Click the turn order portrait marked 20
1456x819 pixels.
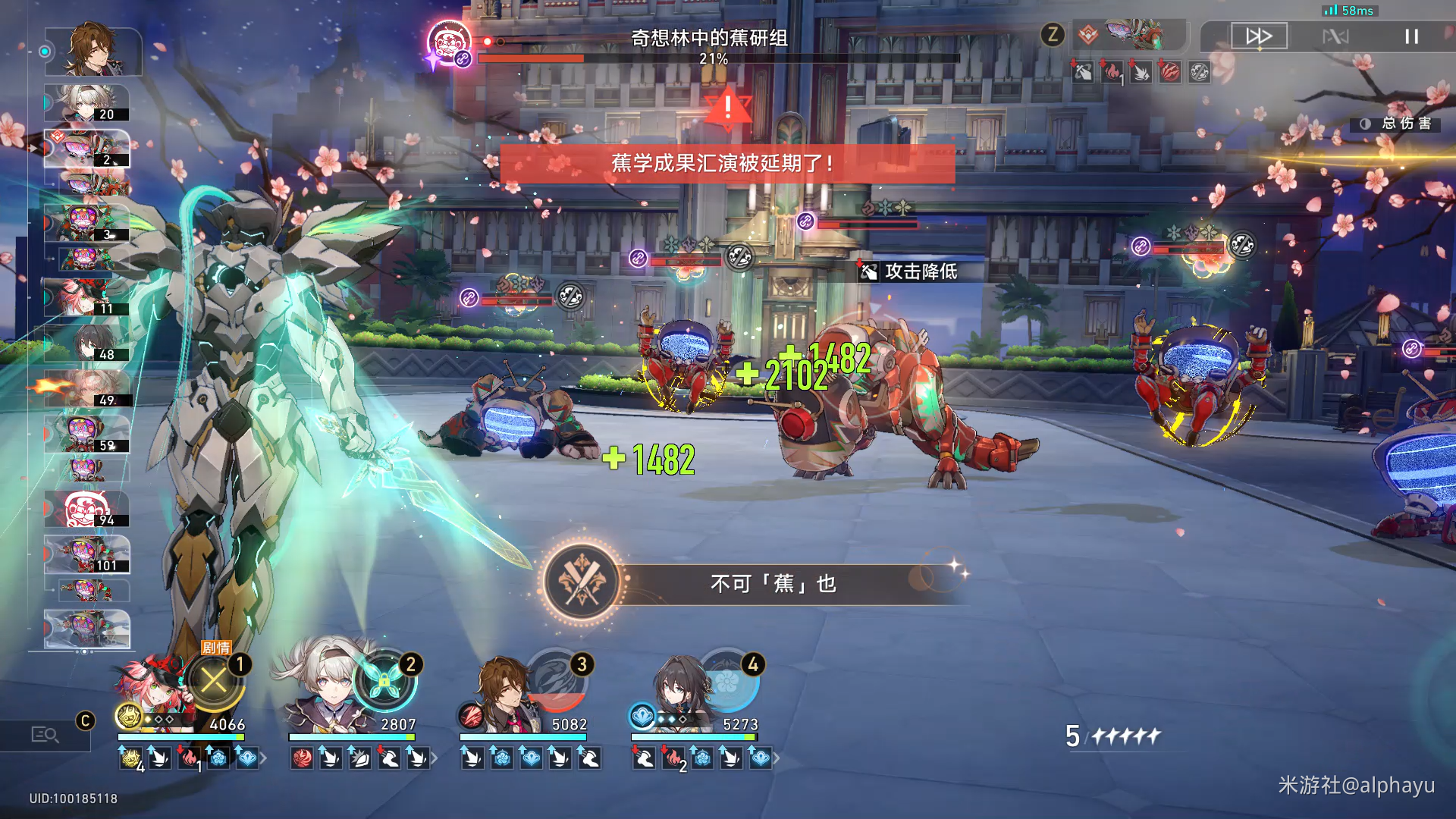click(x=87, y=103)
